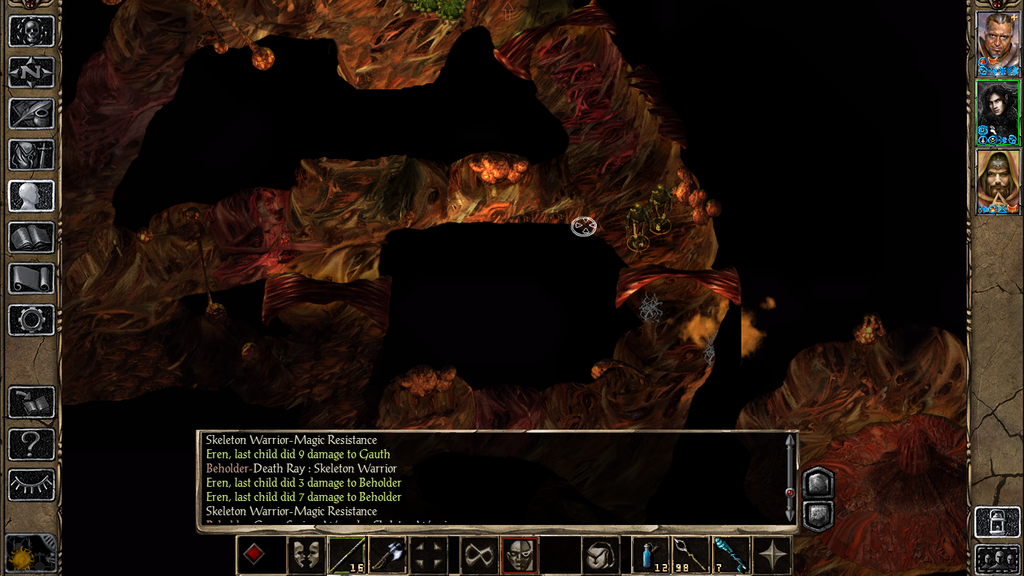
Task: Open the options gear button
Action: click(31, 320)
